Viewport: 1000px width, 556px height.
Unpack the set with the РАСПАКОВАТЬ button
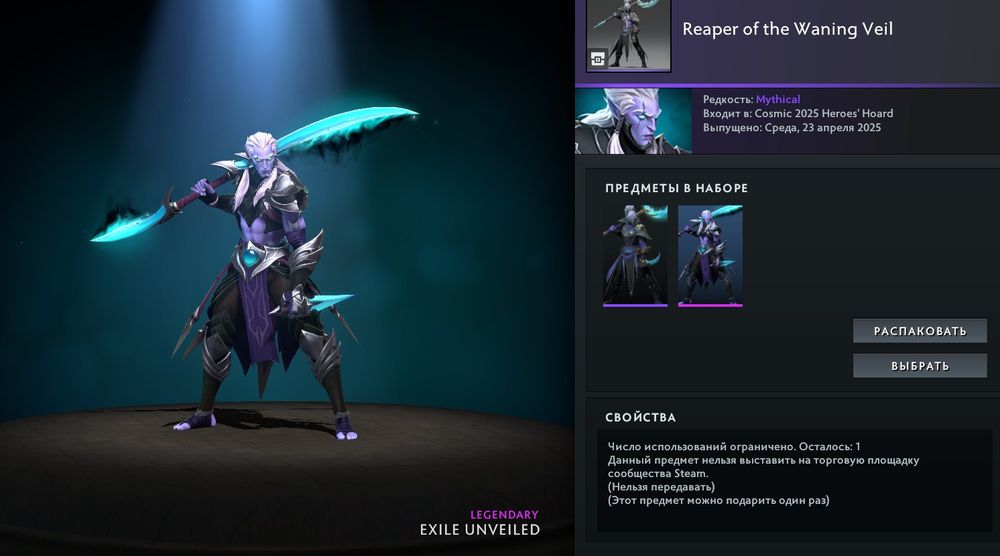[x=919, y=331]
